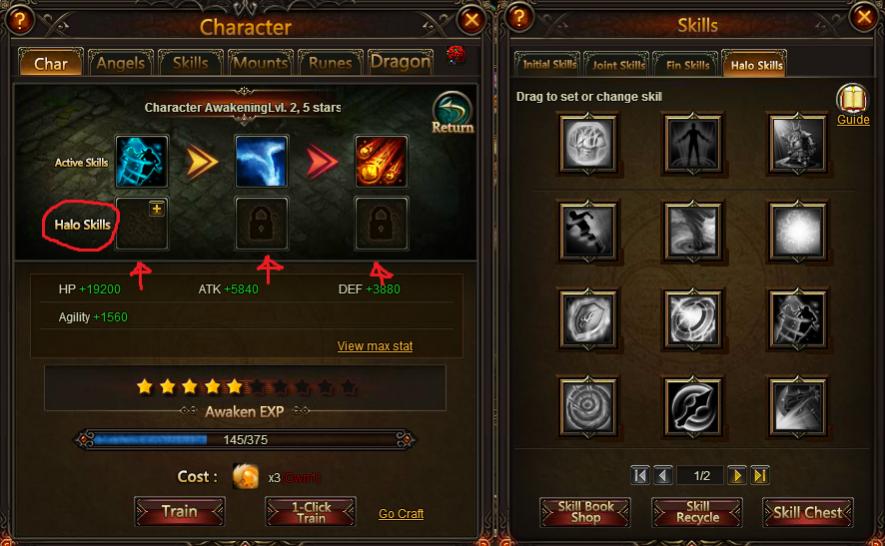Close the Skills window

coord(863,17)
